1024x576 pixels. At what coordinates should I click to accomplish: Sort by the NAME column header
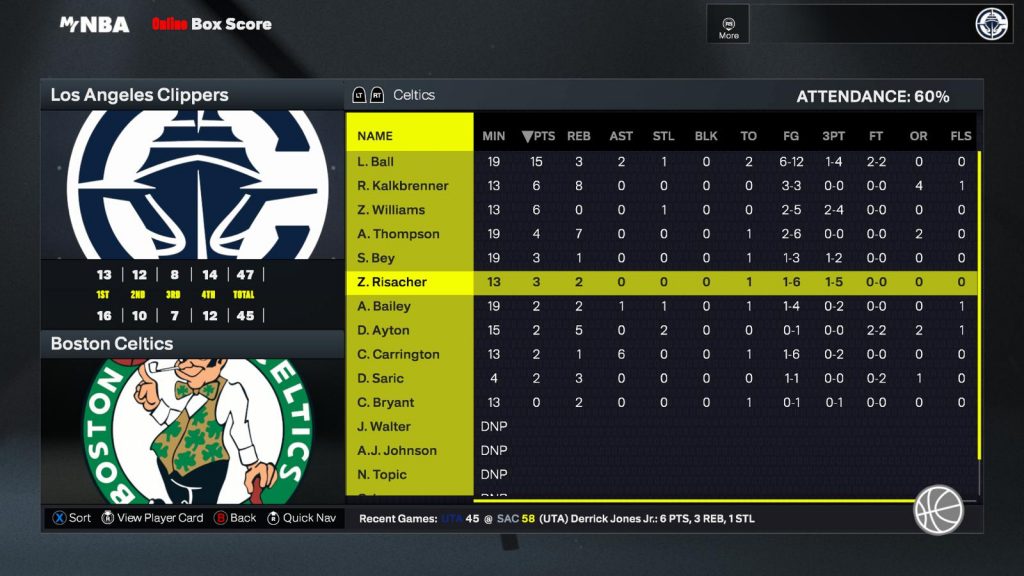point(375,136)
